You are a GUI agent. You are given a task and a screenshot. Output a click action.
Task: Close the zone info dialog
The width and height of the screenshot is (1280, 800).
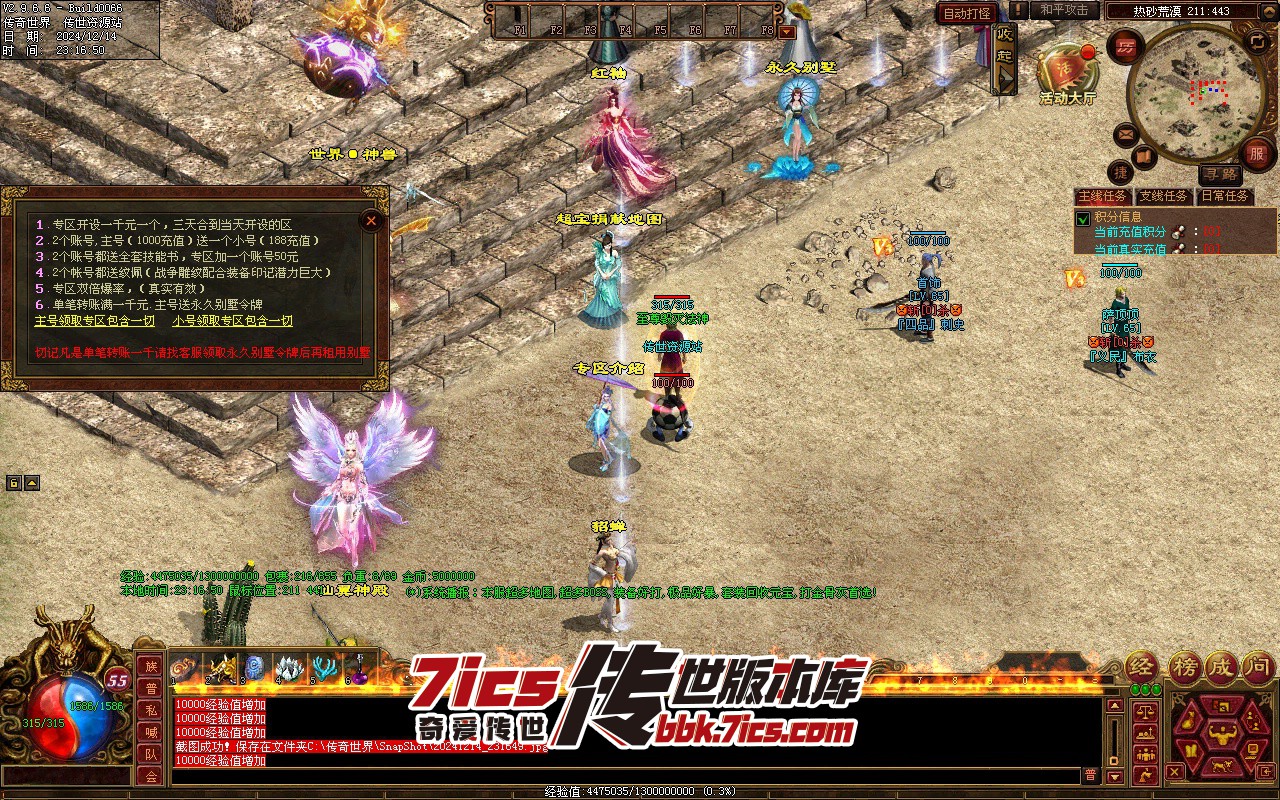coord(371,220)
